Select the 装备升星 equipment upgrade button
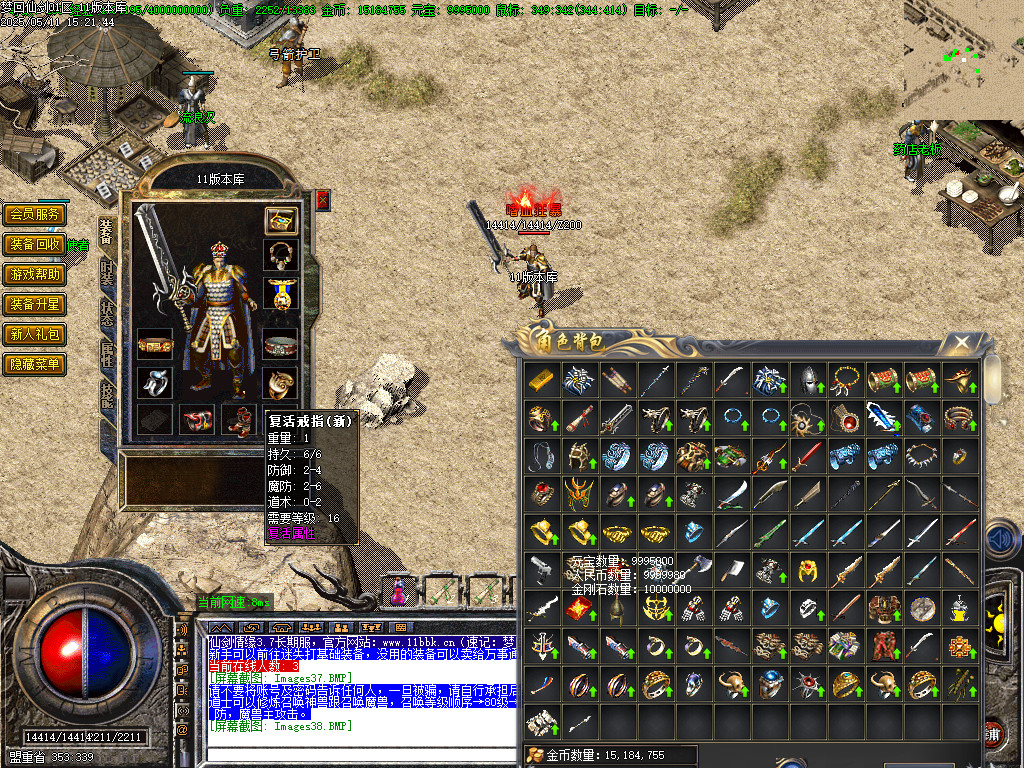 tap(35, 304)
